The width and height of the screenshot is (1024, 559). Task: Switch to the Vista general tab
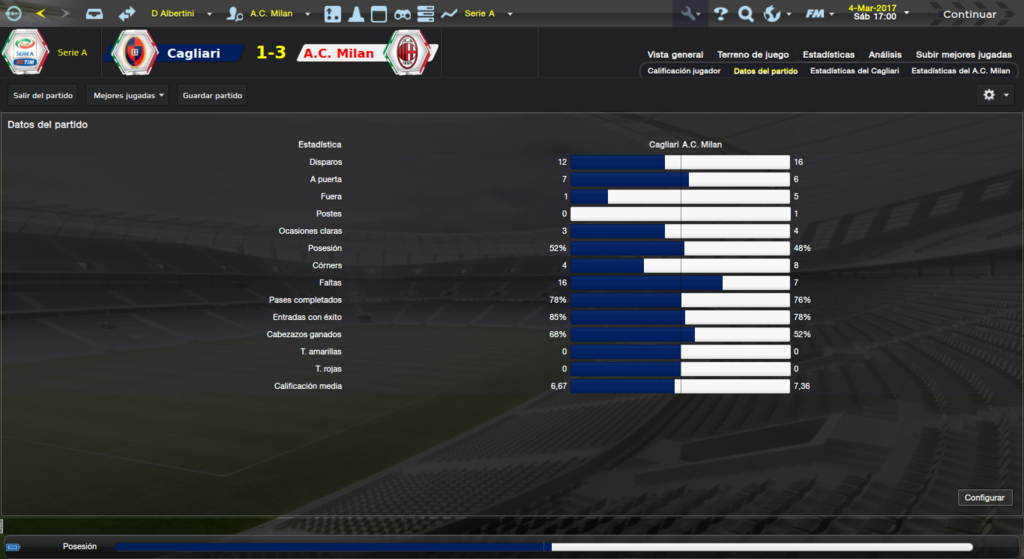(x=675, y=55)
